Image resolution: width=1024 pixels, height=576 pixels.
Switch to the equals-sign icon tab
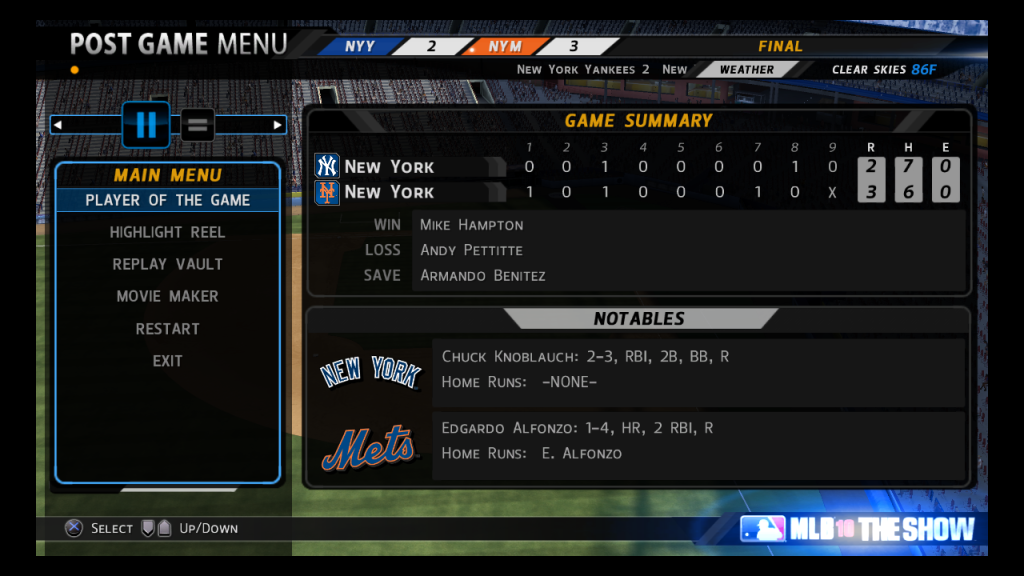pyautogui.click(x=198, y=125)
